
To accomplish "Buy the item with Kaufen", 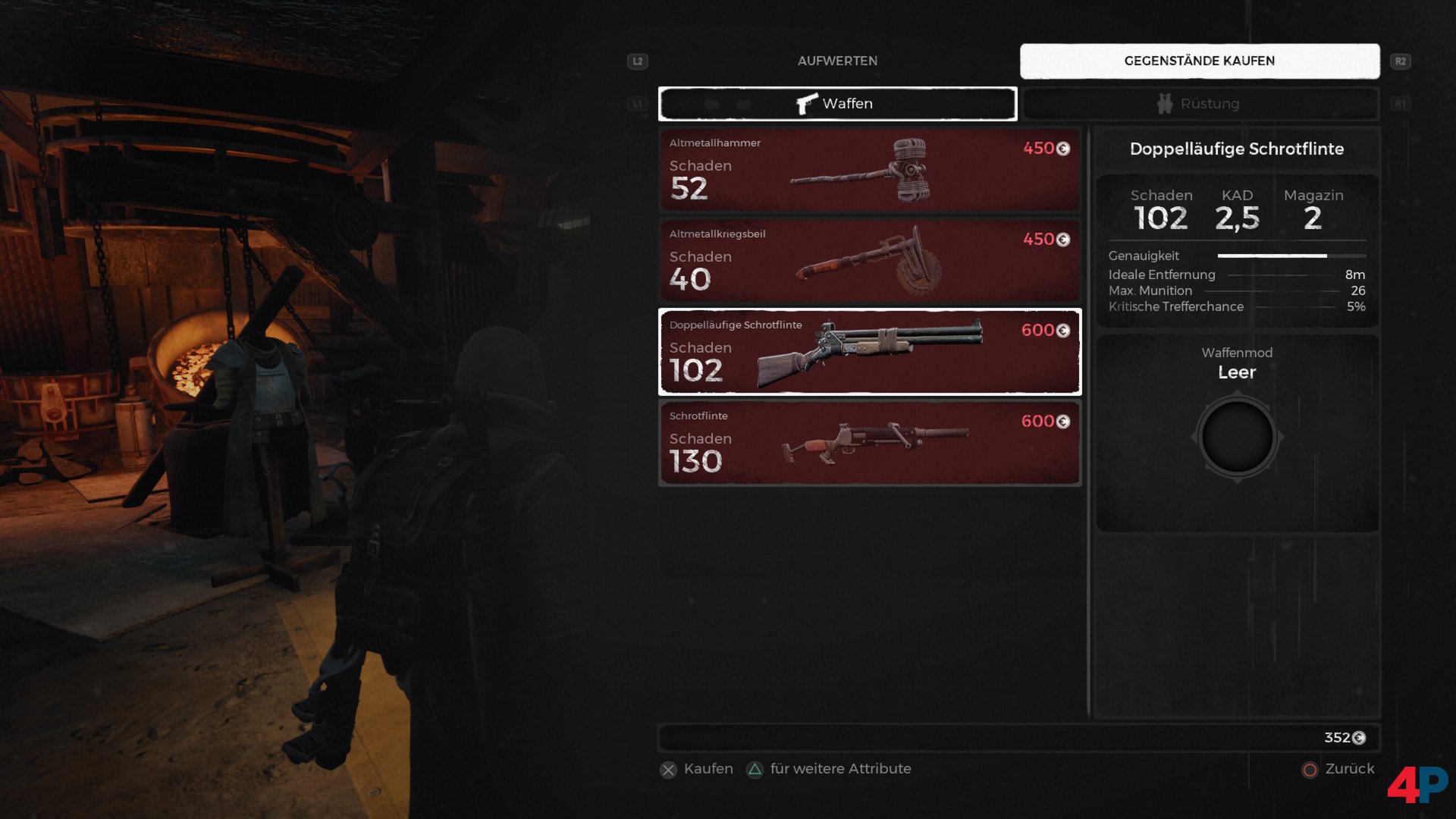I will tap(697, 769).
